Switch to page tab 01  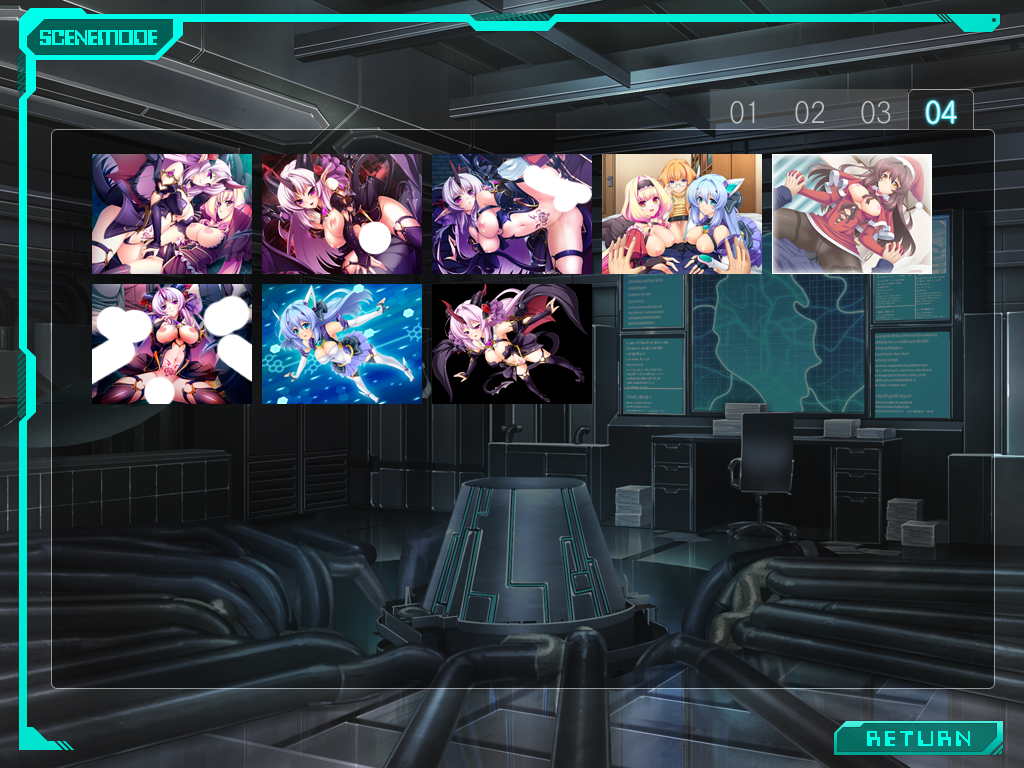coord(743,112)
